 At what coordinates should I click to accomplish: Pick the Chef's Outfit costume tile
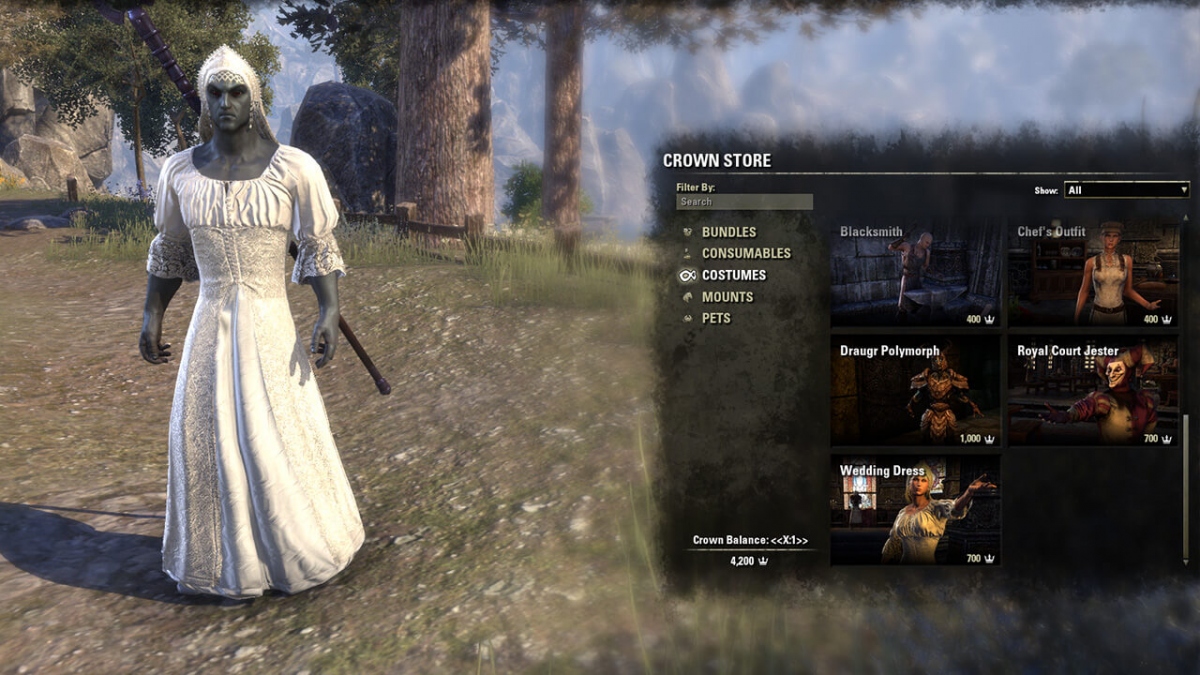point(1092,274)
